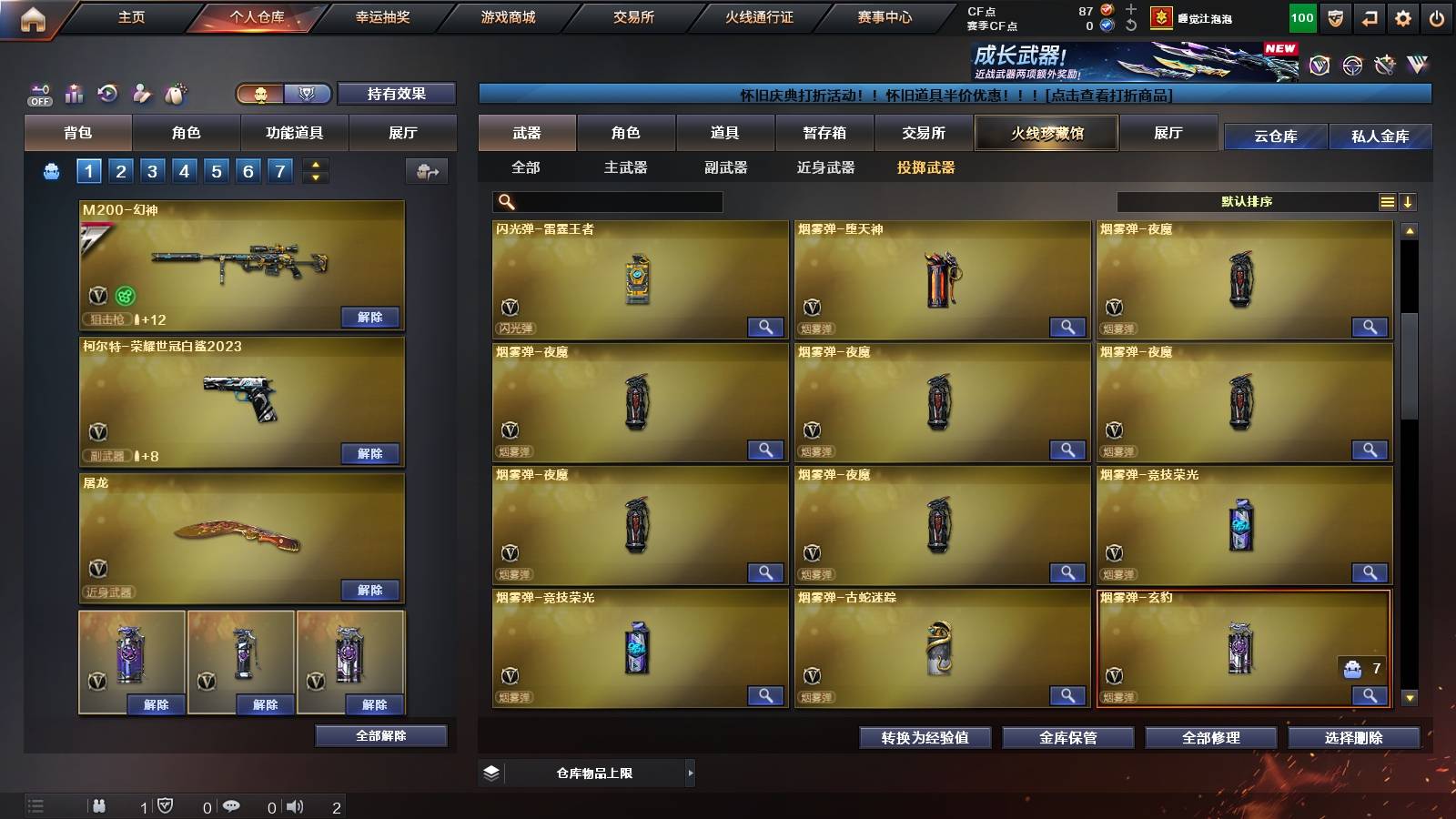Click the 全部解除 button
The image size is (1456, 819).
point(382,735)
